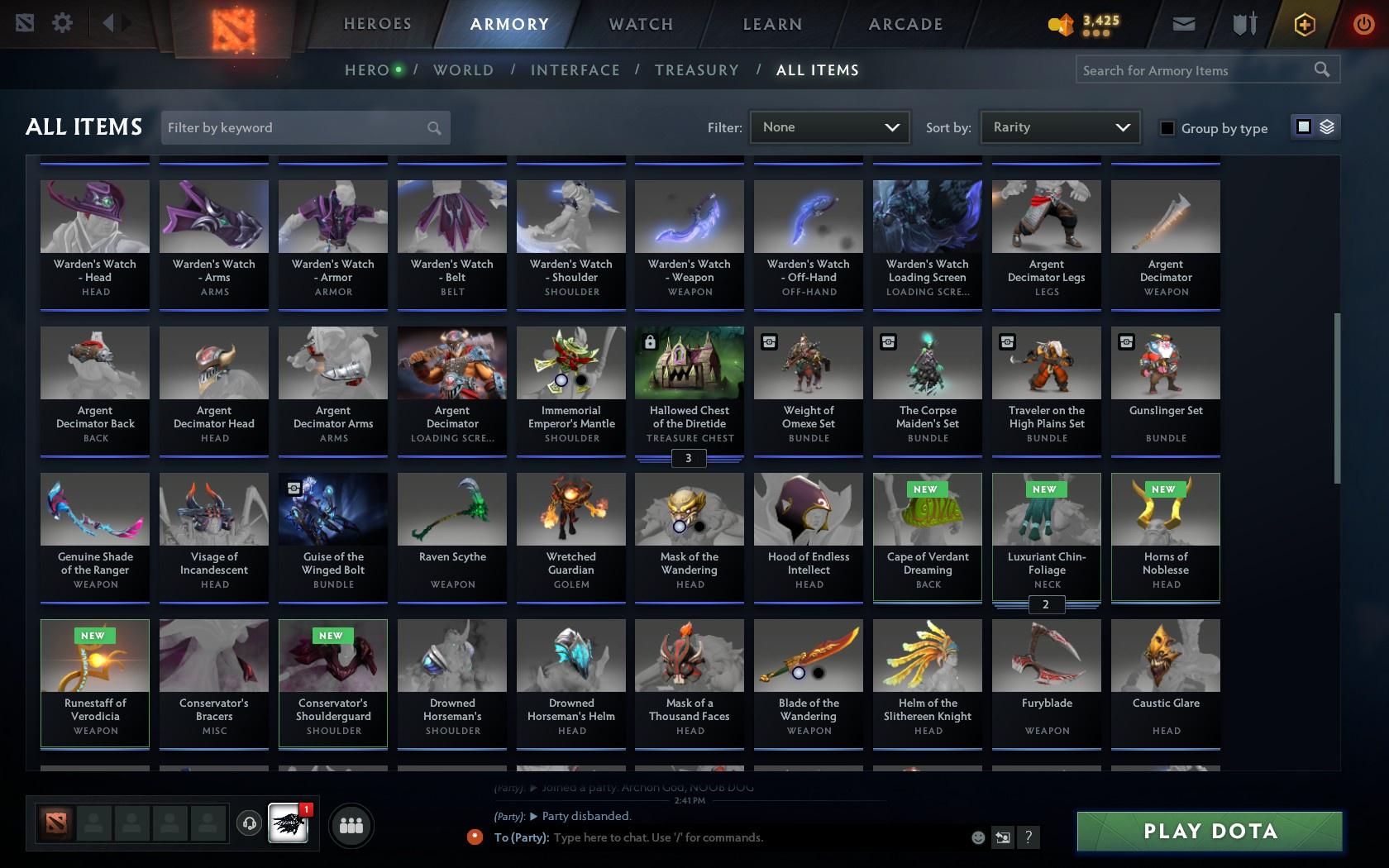Click the PLAY DOTA button
The height and width of the screenshot is (868, 1389).
[1210, 832]
